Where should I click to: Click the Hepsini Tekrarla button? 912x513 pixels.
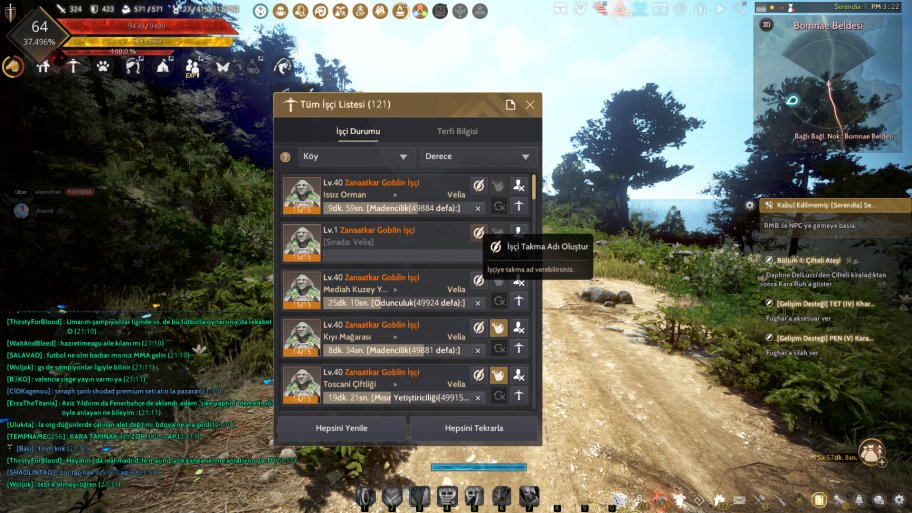[x=474, y=428]
